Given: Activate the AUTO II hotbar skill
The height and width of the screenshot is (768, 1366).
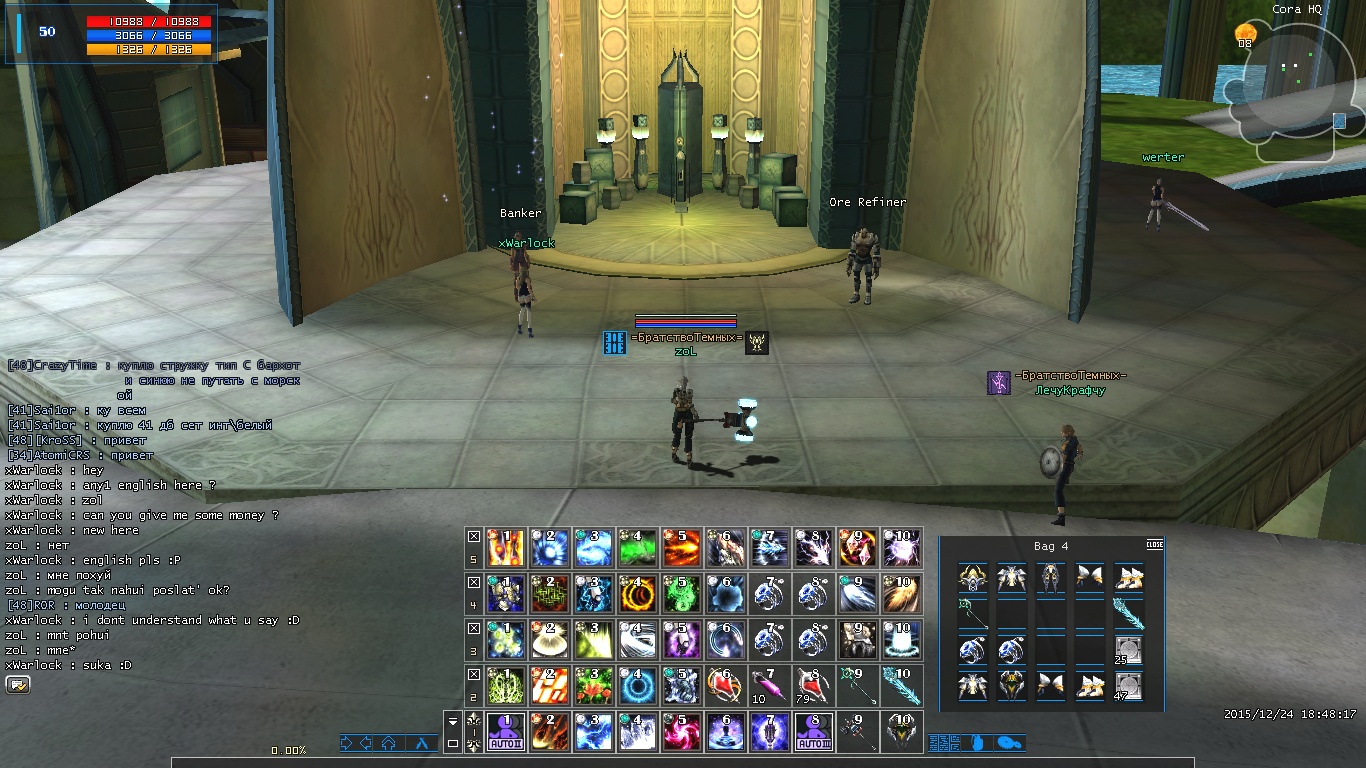Looking at the screenshot, I should point(506,732).
